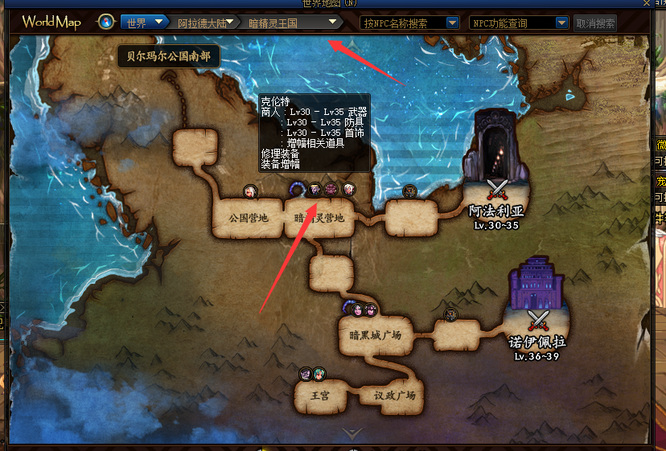Open the NPC功能查询 dropdown
The width and height of the screenshot is (666, 451).
[521, 21]
